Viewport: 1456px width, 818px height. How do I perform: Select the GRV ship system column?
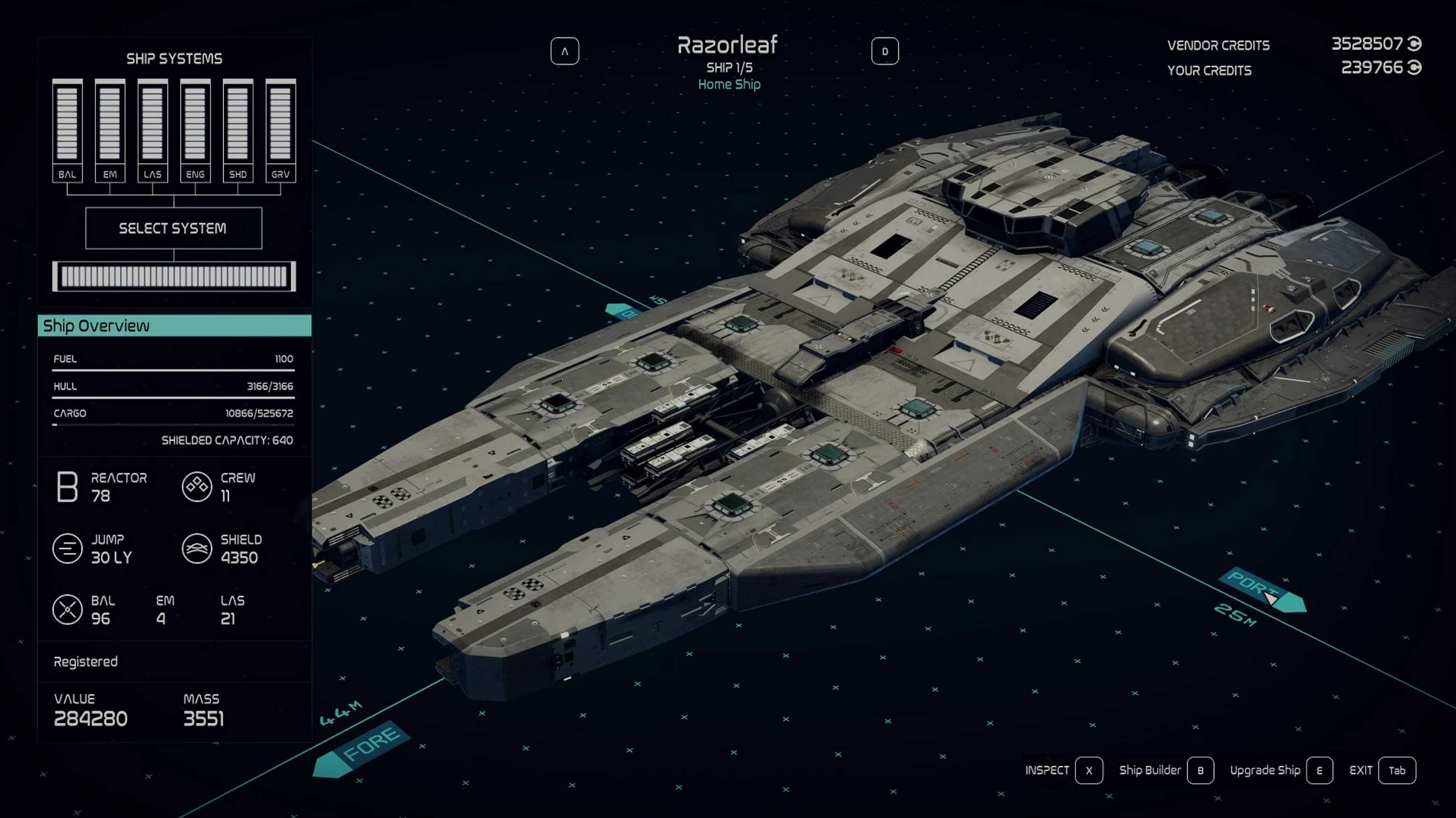tap(280, 130)
